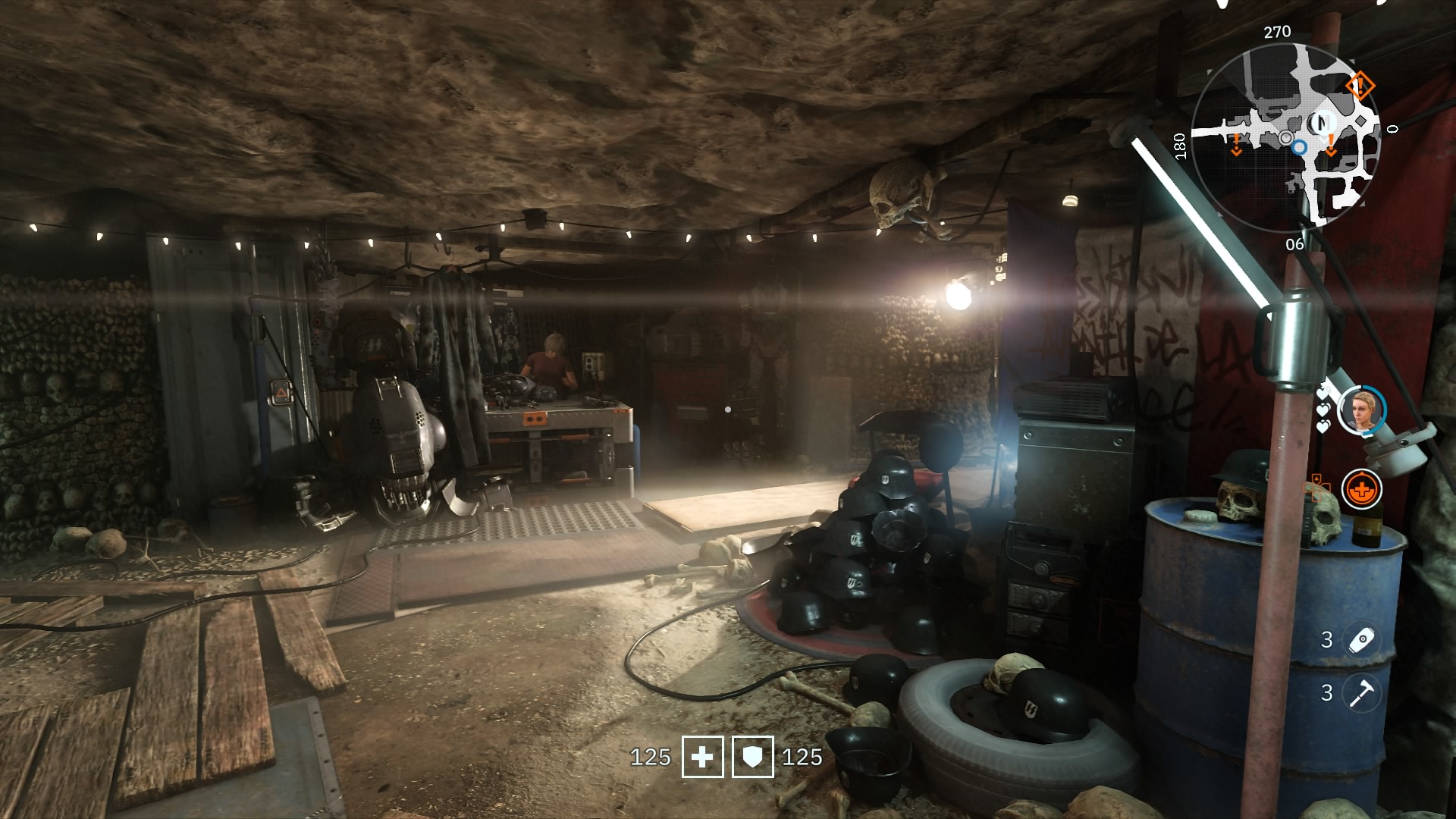The height and width of the screenshot is (819, 1456).
Task: Select the throwing hatchet icon
Action: (1361, 693)
